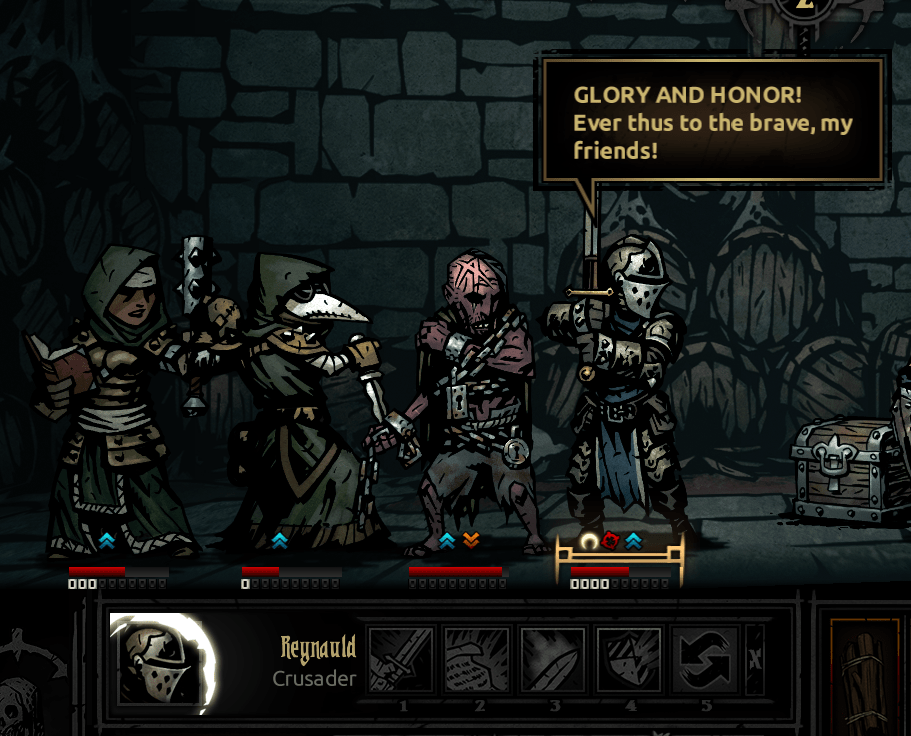Image resolution: width=911 pixels, height=736 pixels.
Task: Select the swap position arrows skill
Action: point(704,660)
